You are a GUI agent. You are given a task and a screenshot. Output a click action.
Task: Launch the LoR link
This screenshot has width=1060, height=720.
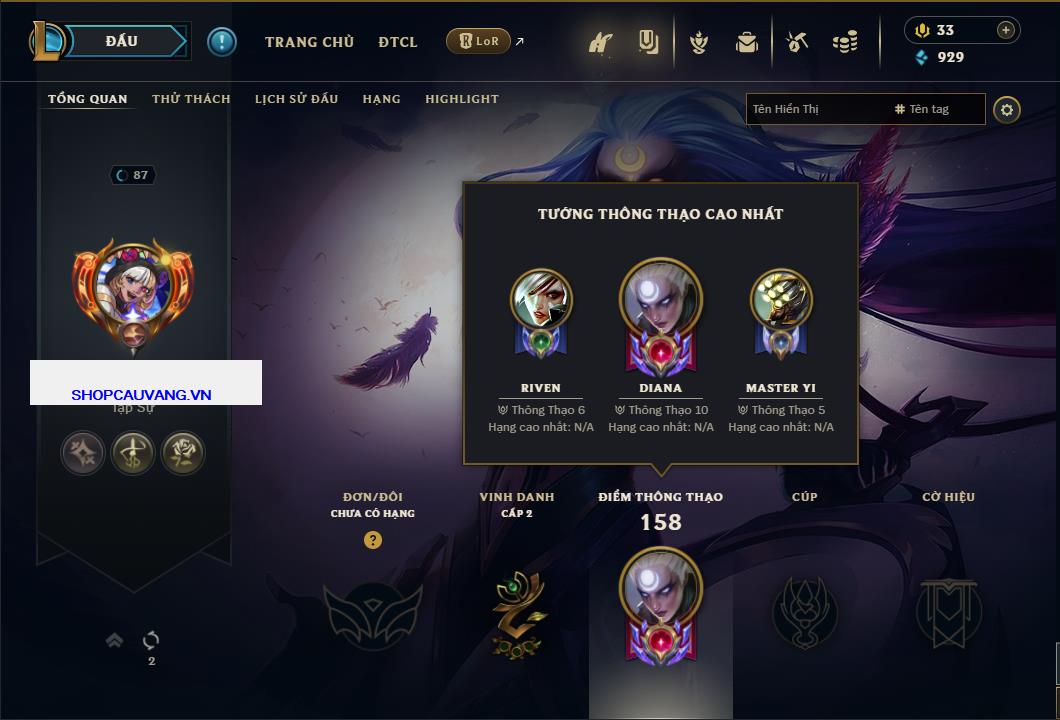point(479,41)
